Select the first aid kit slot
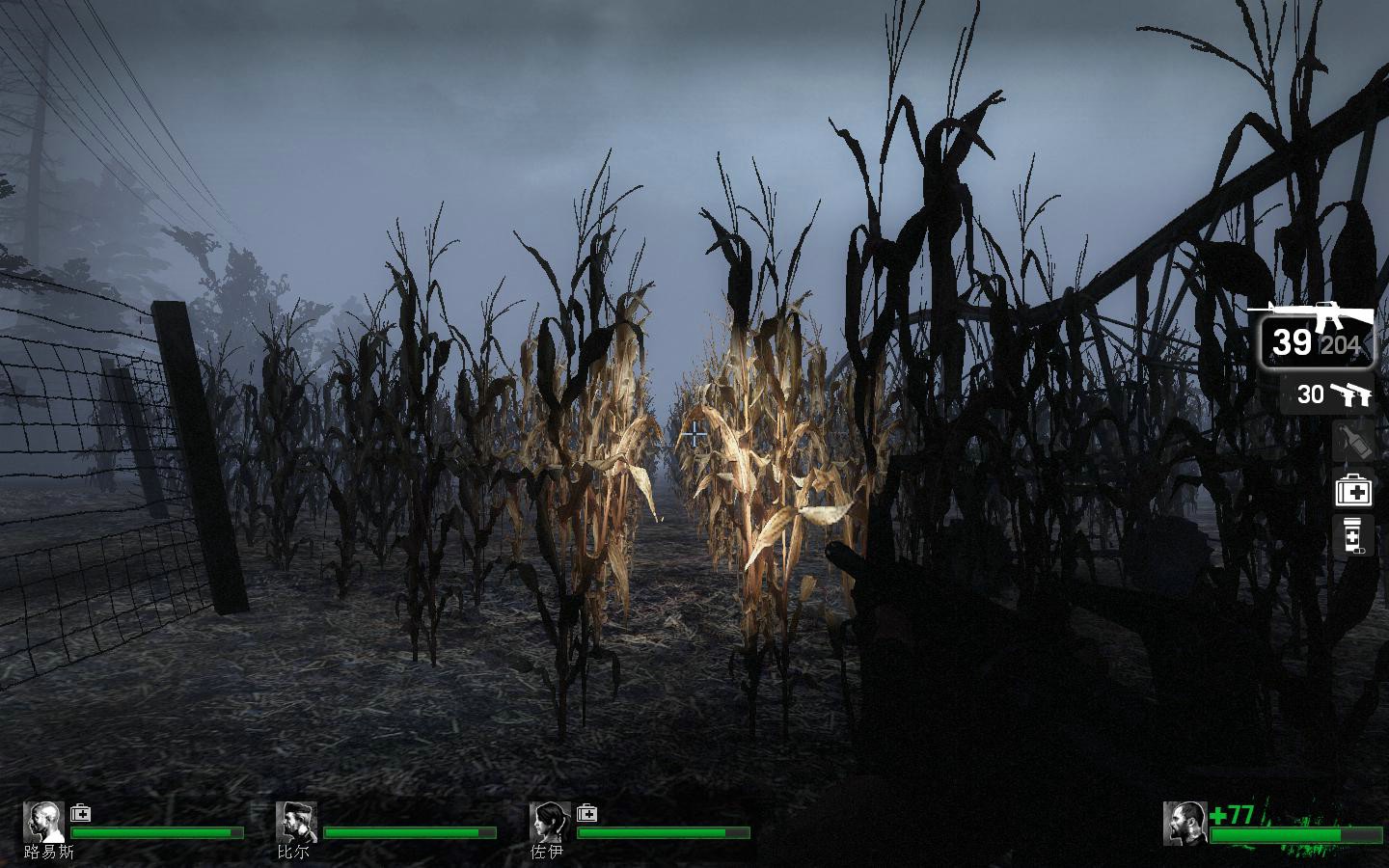Viewport: 1389px width, 868px height. [1353, 491]
